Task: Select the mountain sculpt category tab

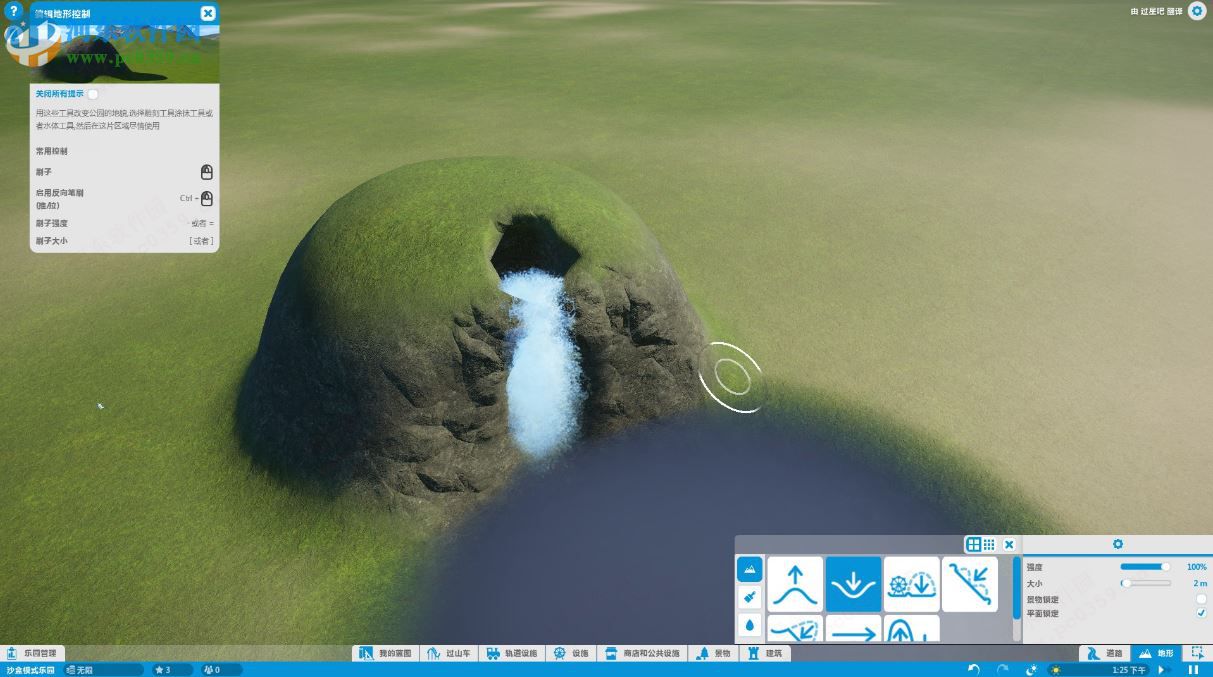Action: pyautogui.click(x=750, y=569)
